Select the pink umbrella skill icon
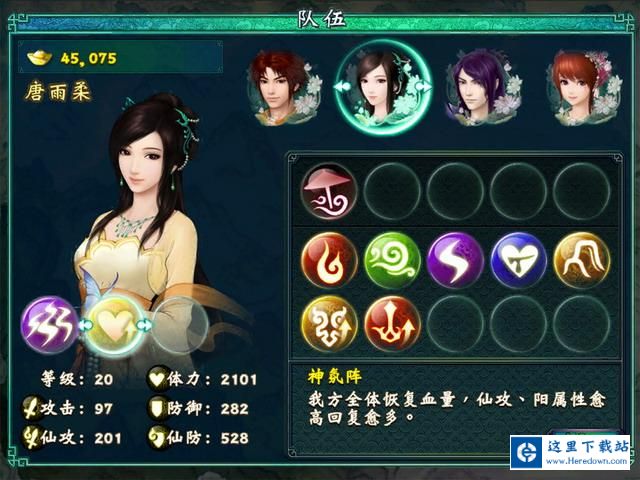The width and height of the screenshot is (640, 480). tap(329, 190)
